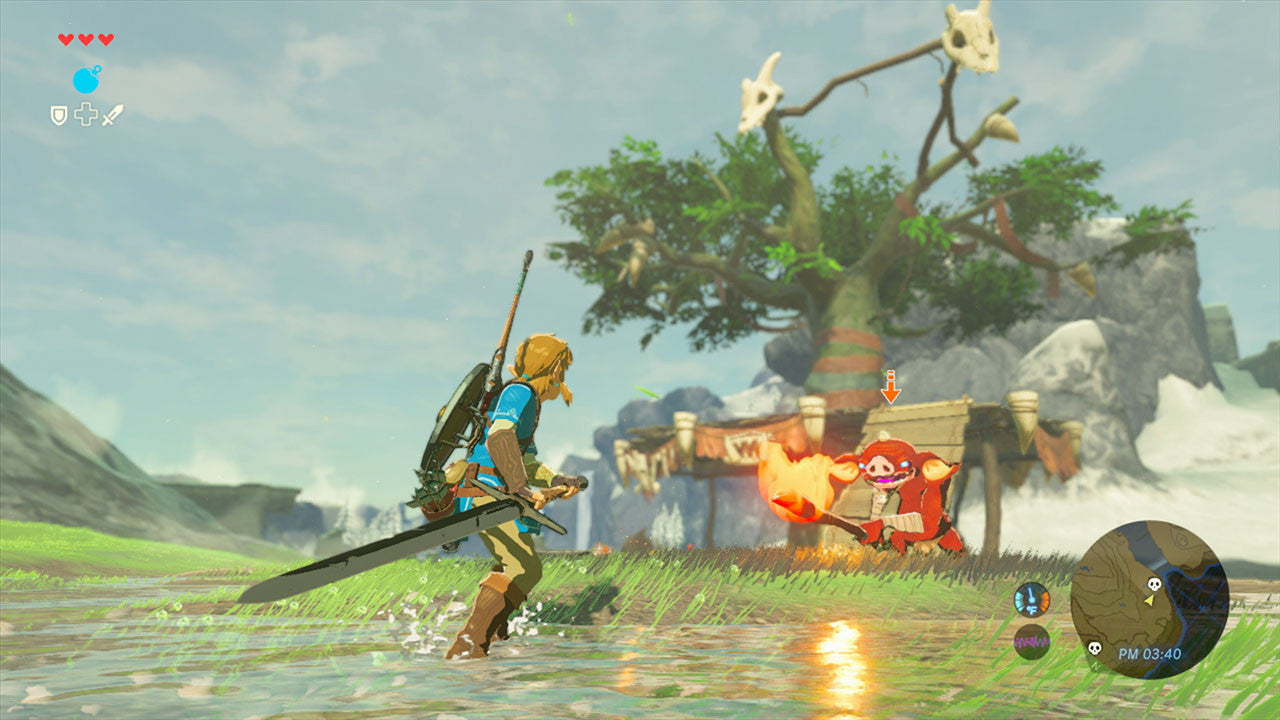Click the degrees Fahrenheit symbol on the gauge

tap(1033, 609)
